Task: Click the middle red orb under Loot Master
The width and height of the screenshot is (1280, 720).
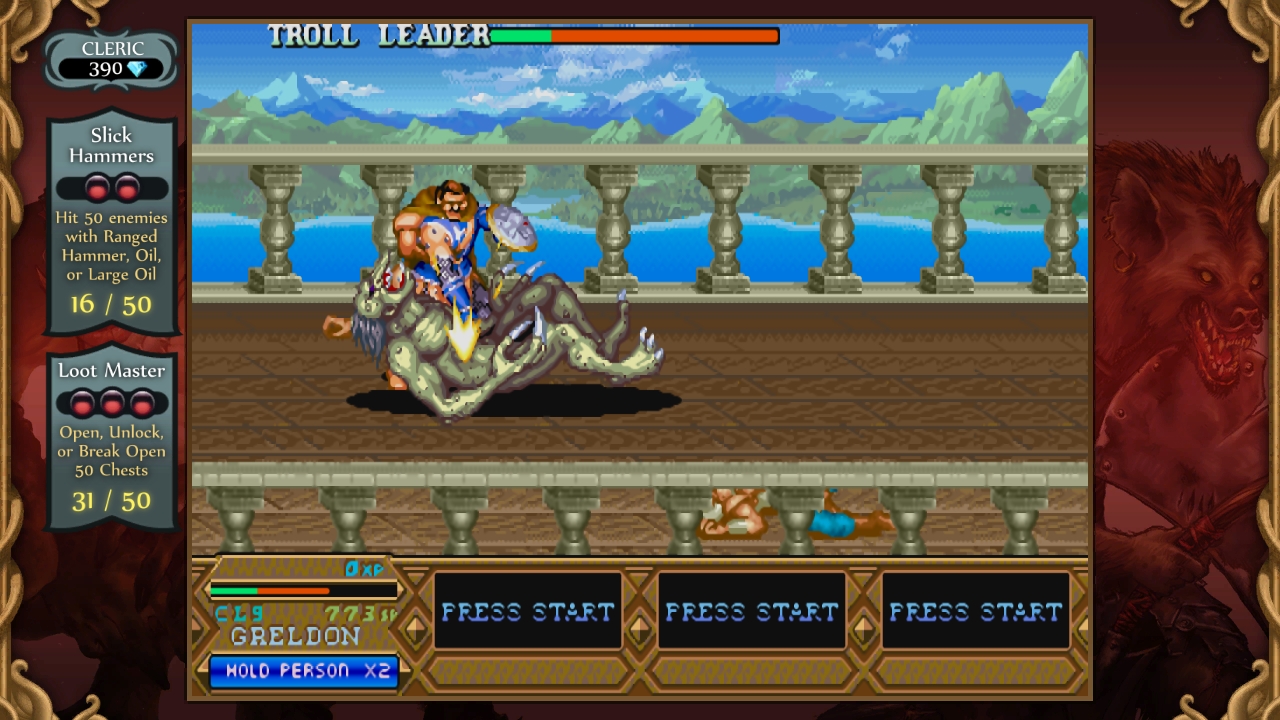Action: coord(111,404)
